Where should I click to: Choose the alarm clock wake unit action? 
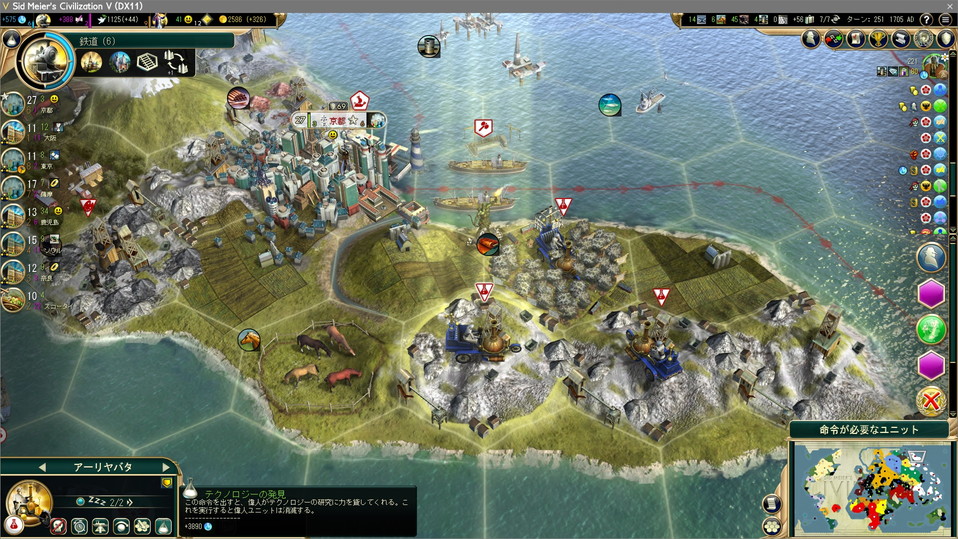(80, 525)
